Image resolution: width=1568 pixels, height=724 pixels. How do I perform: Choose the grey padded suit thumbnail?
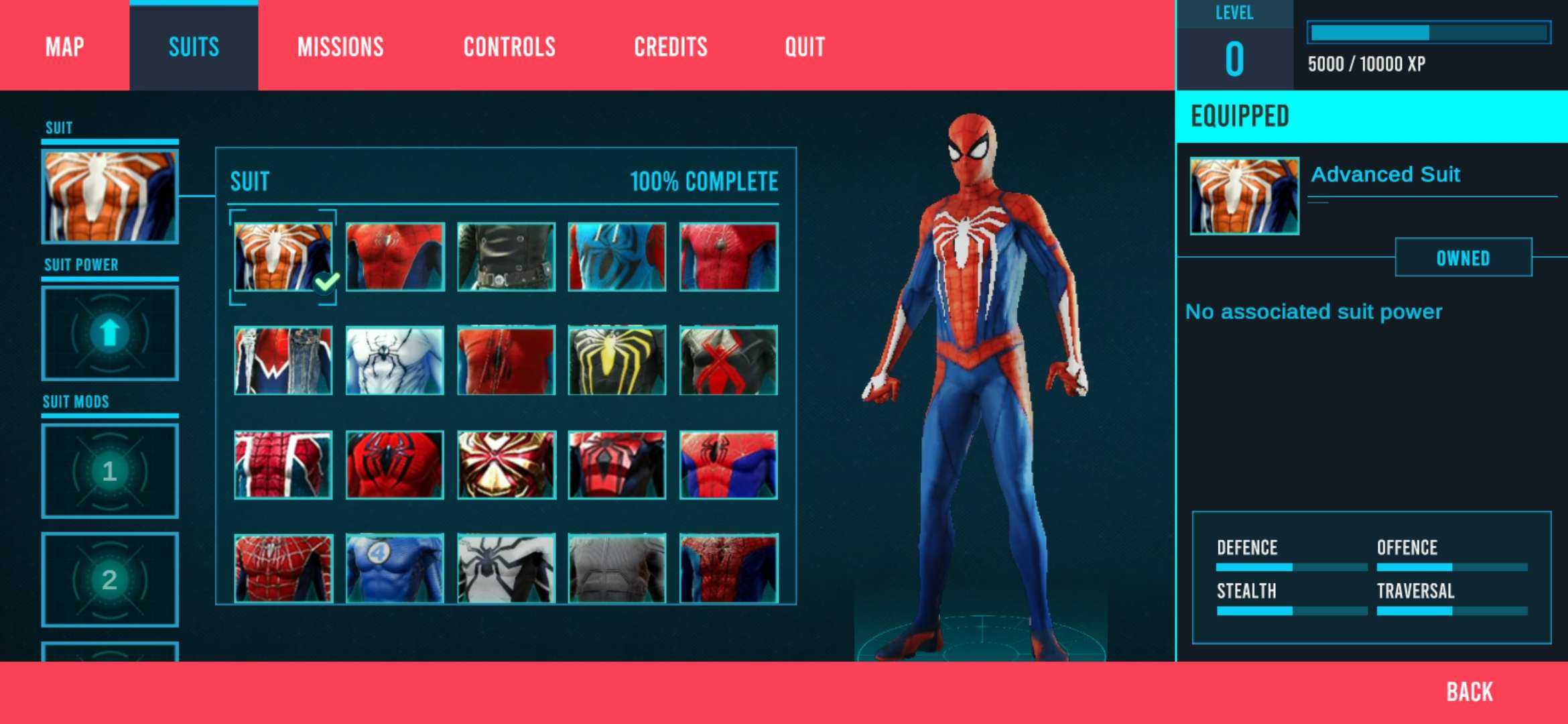(x=617, y=568)
